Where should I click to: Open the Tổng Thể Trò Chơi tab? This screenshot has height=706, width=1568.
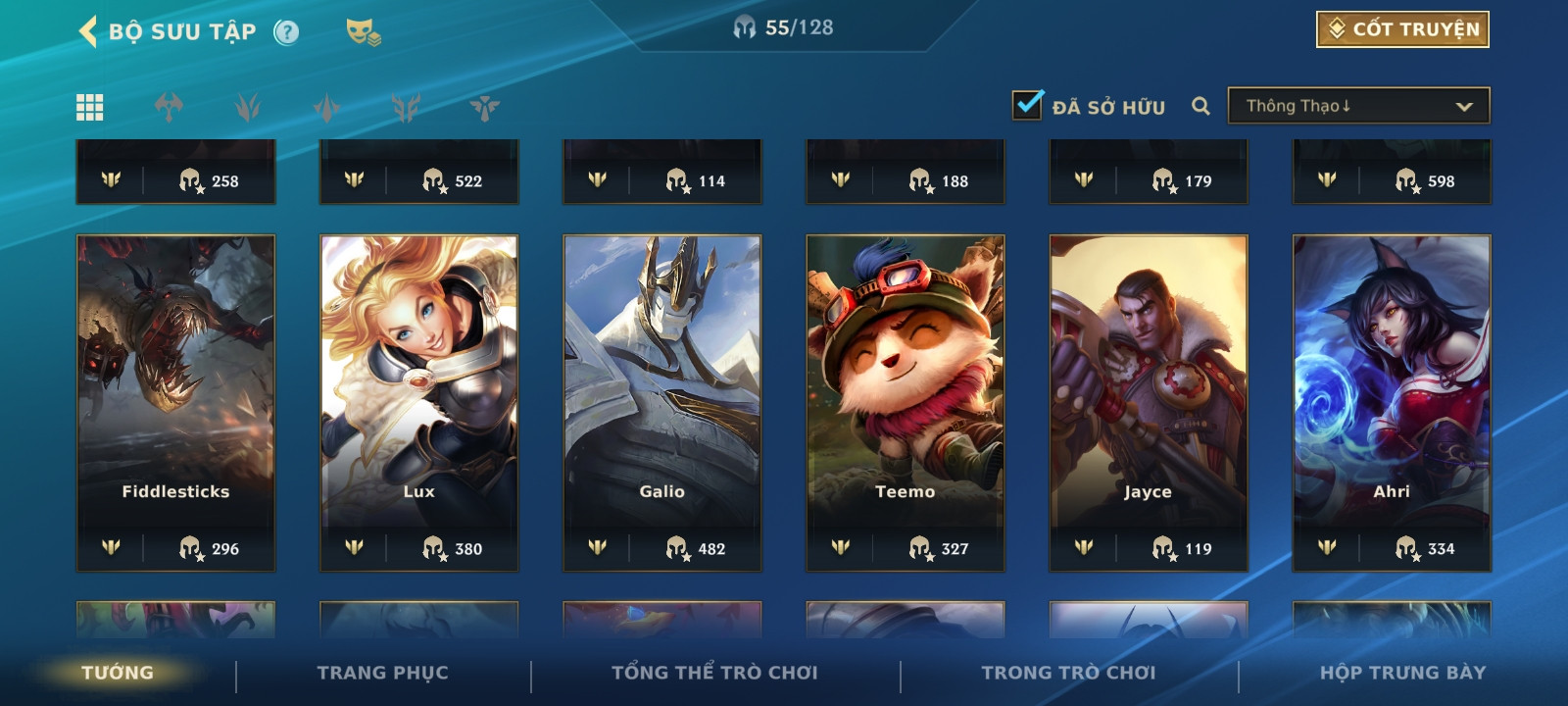(x=714, y=673)
